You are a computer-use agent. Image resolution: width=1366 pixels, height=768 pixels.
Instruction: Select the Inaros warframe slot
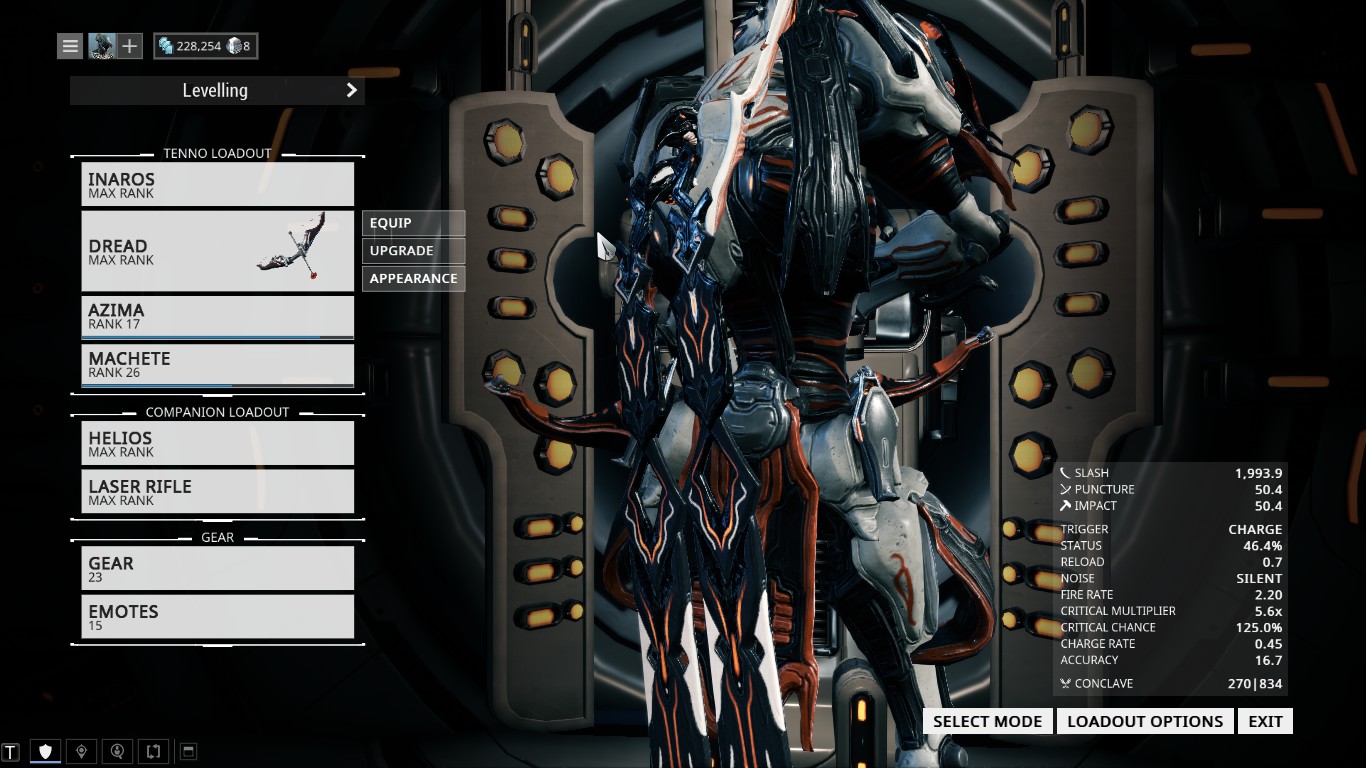click(217, 185)
